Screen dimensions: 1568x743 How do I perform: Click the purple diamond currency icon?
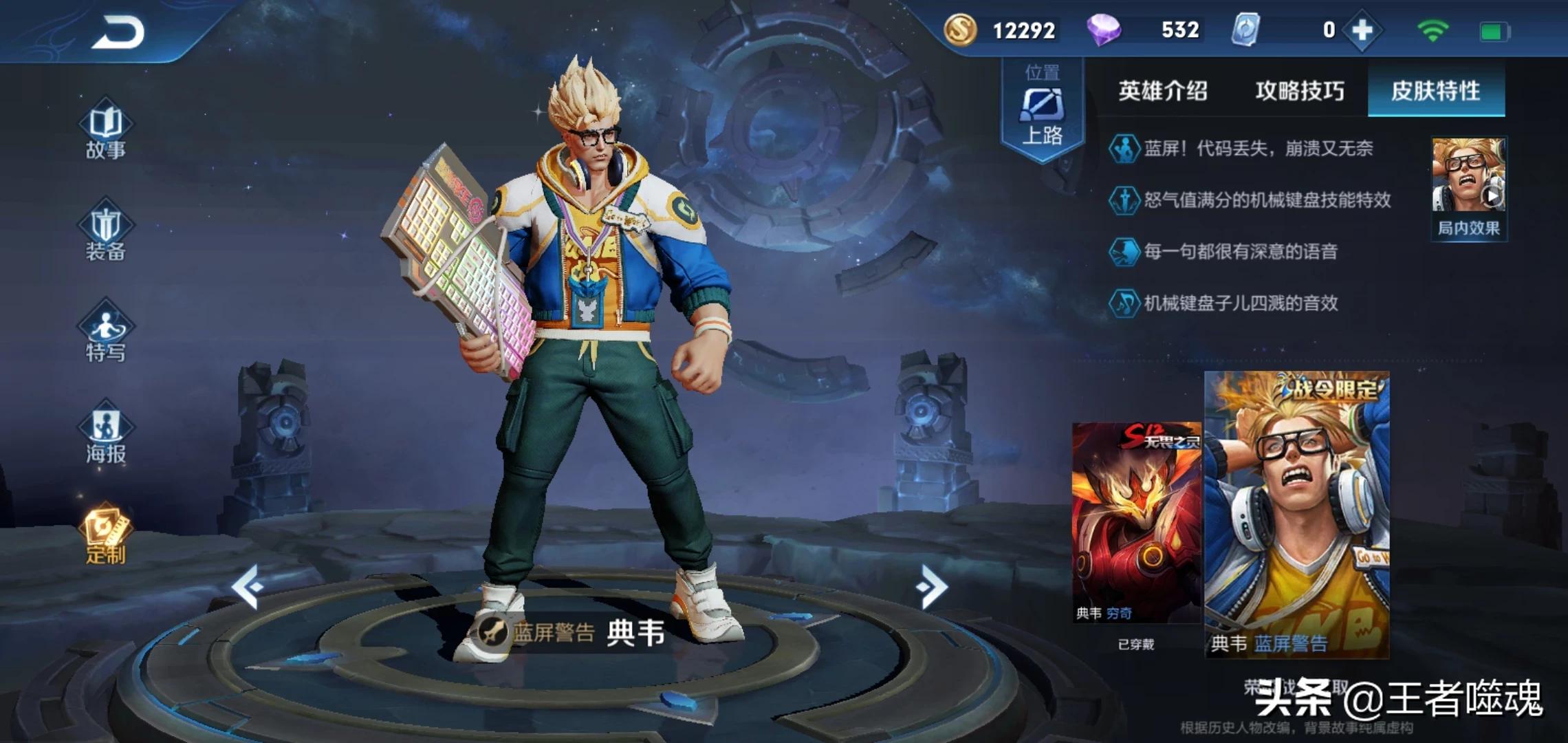(1103, 30)
